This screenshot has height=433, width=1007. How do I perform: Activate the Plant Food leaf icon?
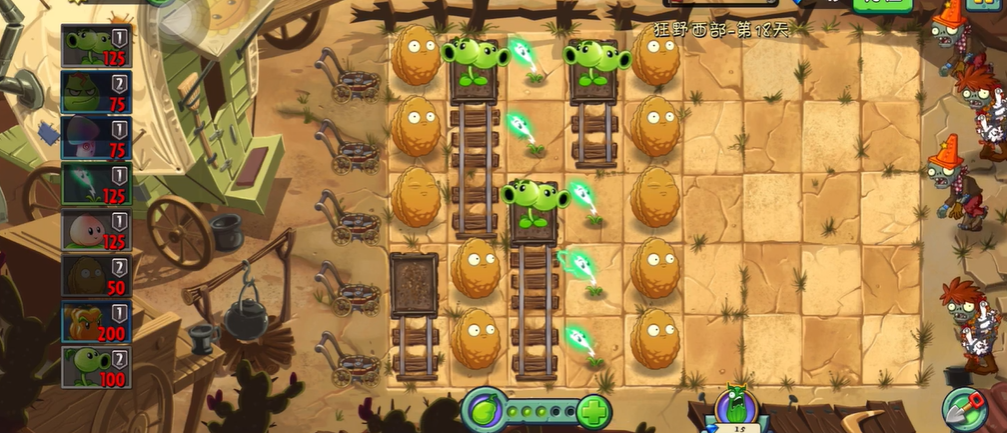click(x=482, y=411)
